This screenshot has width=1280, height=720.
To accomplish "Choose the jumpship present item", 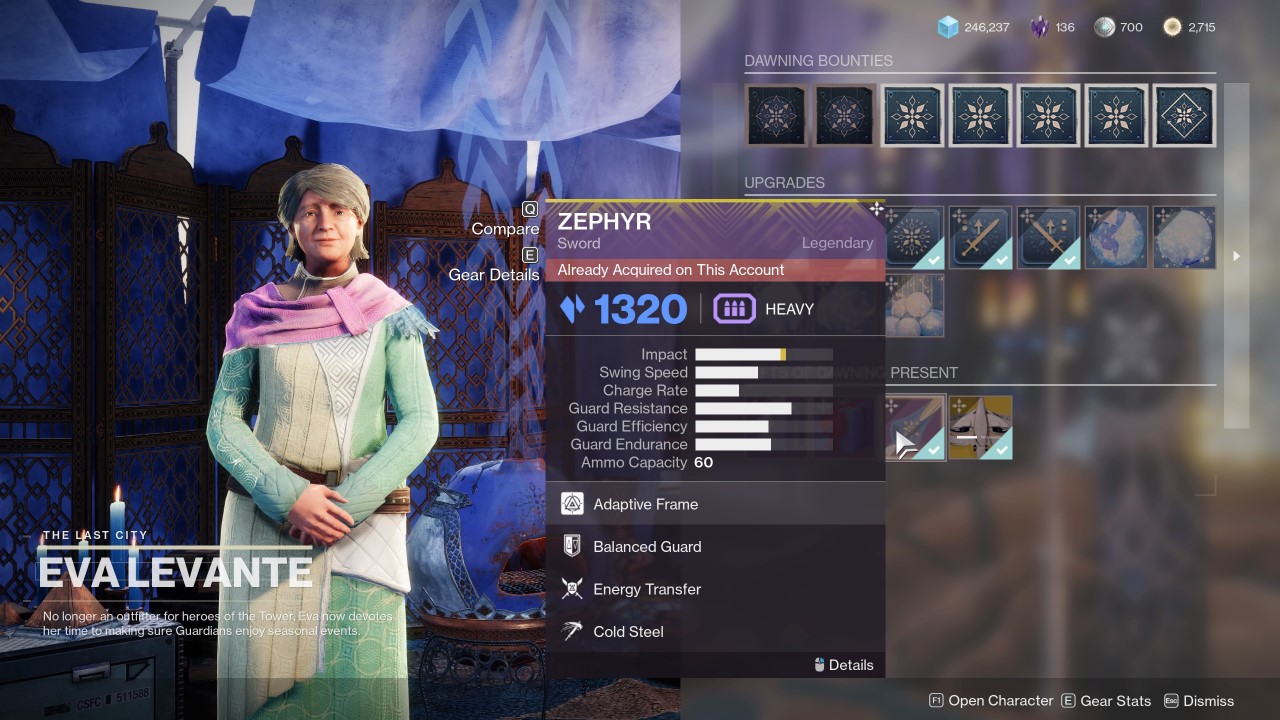I will click(x=980, y=428).
